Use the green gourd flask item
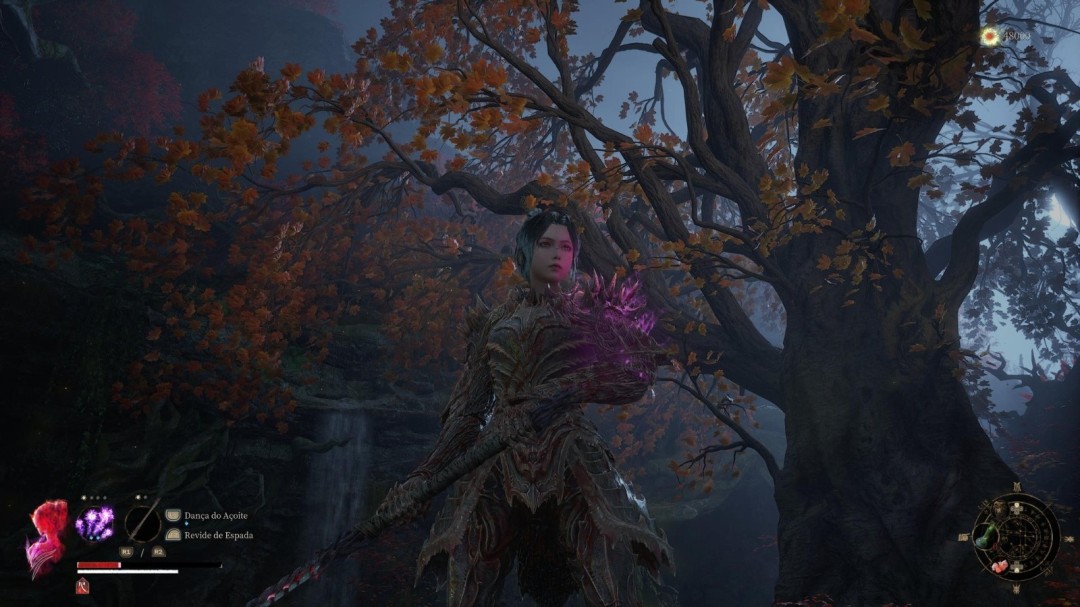Image resolution: width=1080 pixels, height=607 pixels. pyautogui.click(x=988, y=536)
